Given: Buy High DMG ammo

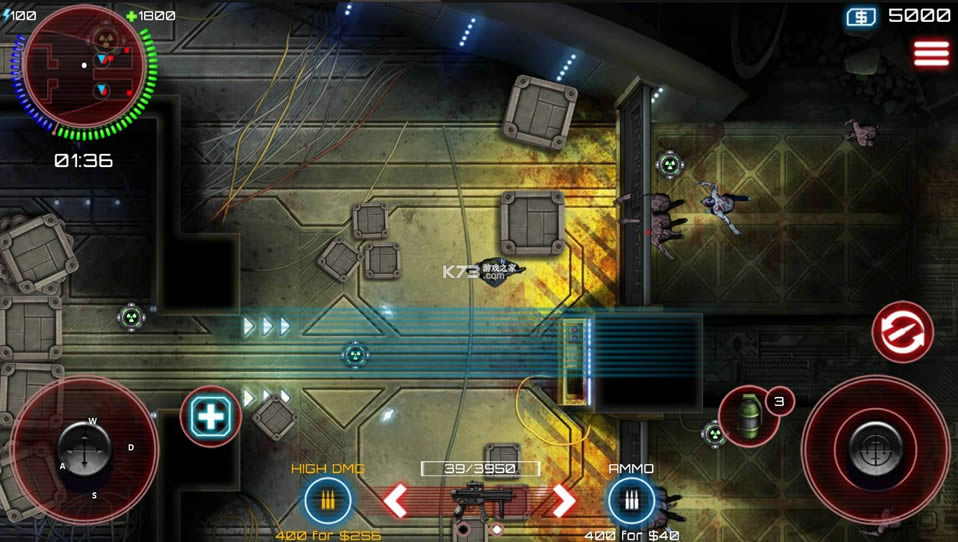Looking at the screenshot, I should click(327, 500).
